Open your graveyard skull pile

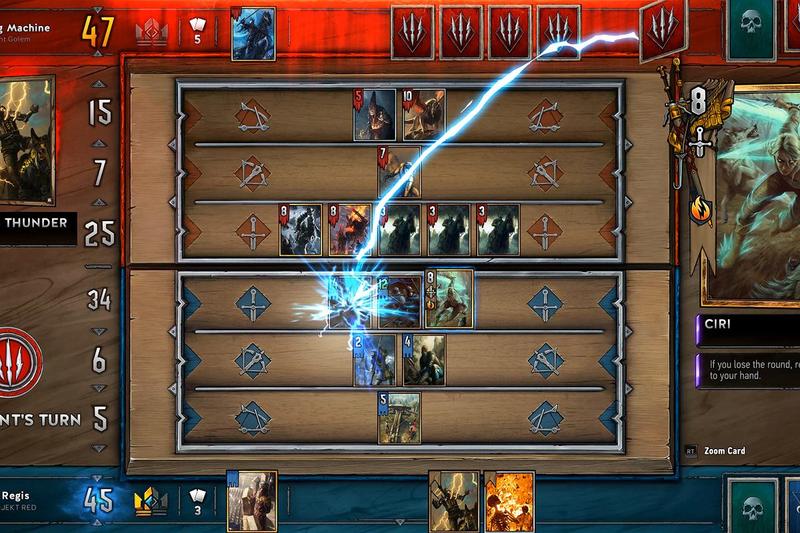click(x=751, y=506)
